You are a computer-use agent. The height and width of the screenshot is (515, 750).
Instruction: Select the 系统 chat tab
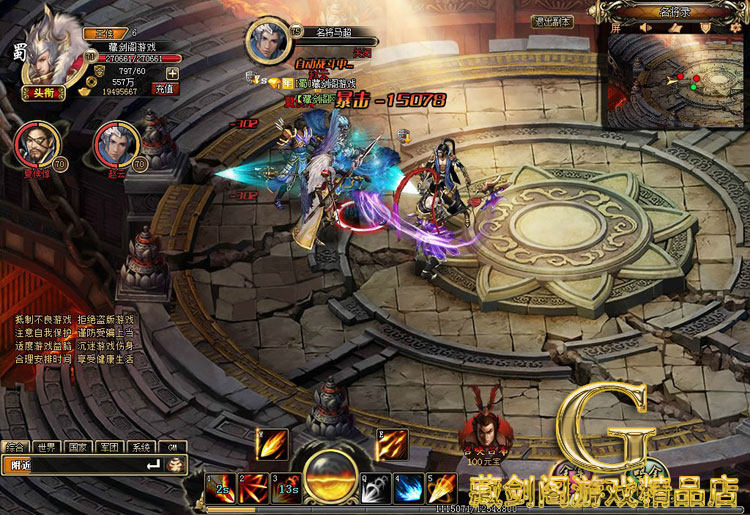[x=142, y=447]
